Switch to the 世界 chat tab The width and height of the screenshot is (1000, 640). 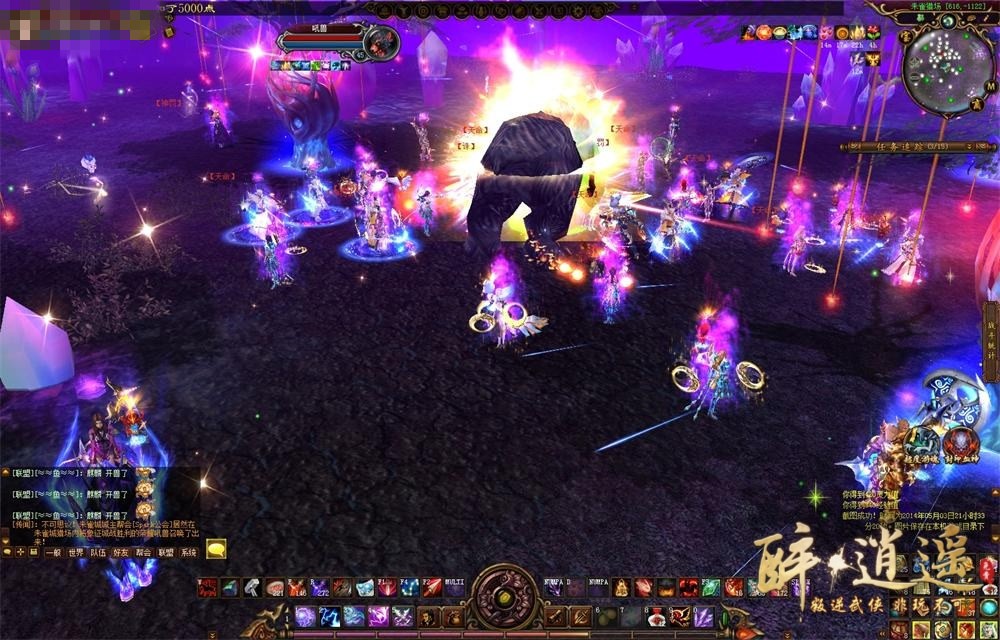76,551
